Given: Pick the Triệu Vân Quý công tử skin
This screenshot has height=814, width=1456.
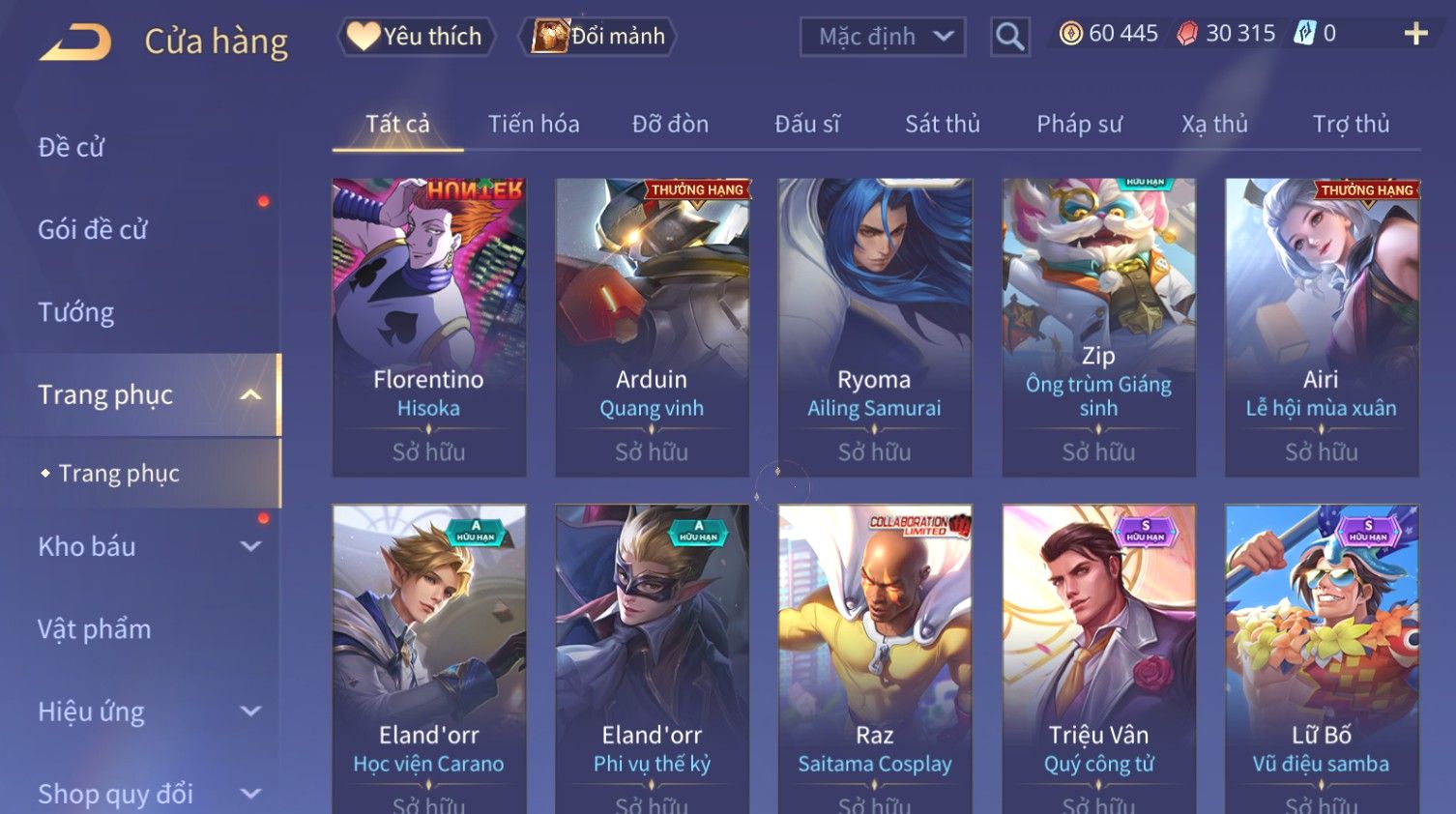Looking at the screenshot, I should coord(1099,657).
